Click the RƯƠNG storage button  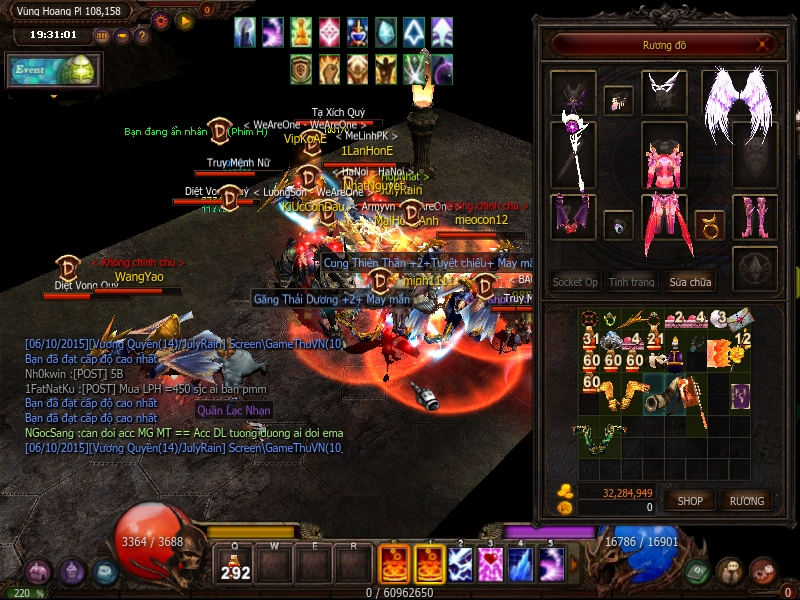(746, 500)
